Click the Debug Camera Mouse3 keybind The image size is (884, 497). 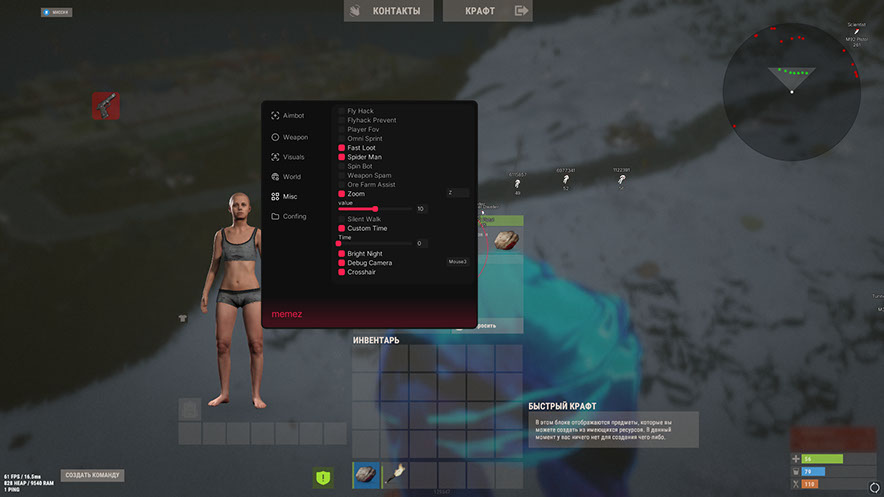457,262
